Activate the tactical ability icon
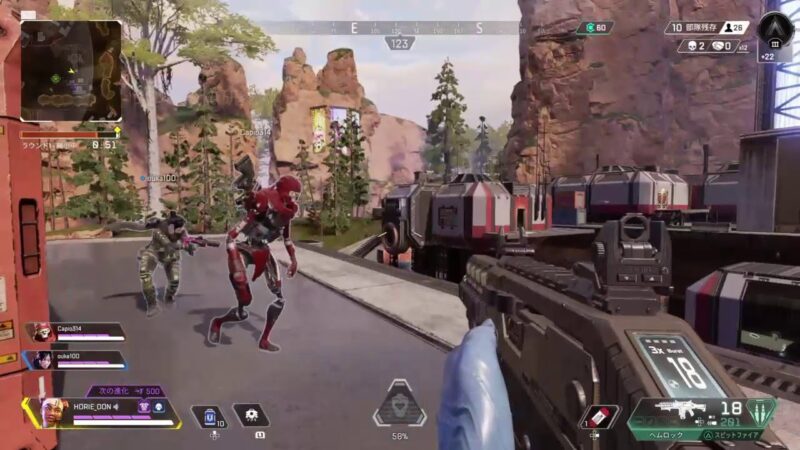This screenshot has height=450, width=800. pos(250,415)
